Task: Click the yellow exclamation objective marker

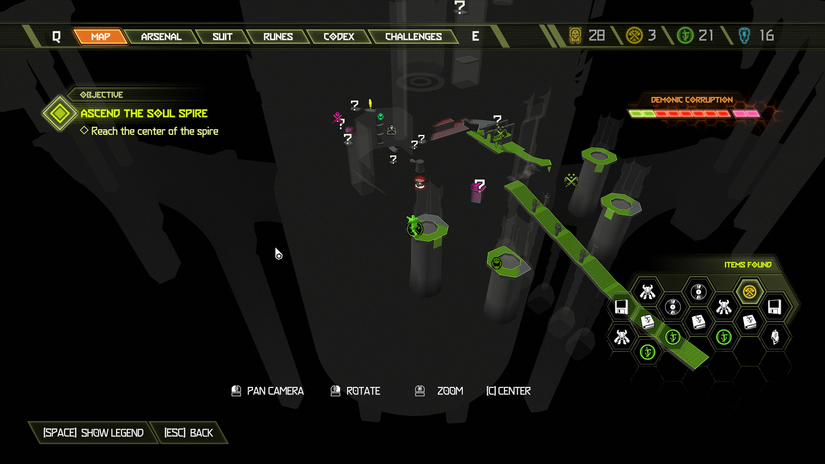Action: pyautogui.click(x=370, y=104)
